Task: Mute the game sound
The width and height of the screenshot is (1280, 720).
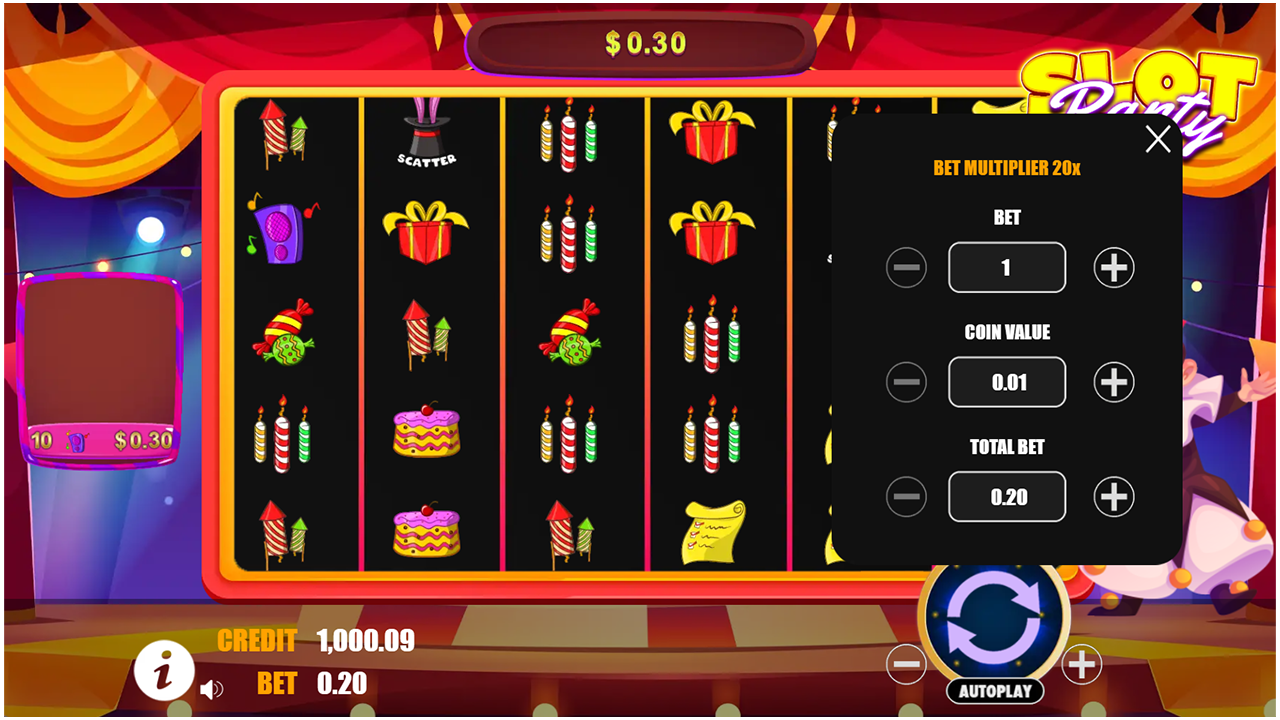Action: pyautogui.click(x=213, y=687)
